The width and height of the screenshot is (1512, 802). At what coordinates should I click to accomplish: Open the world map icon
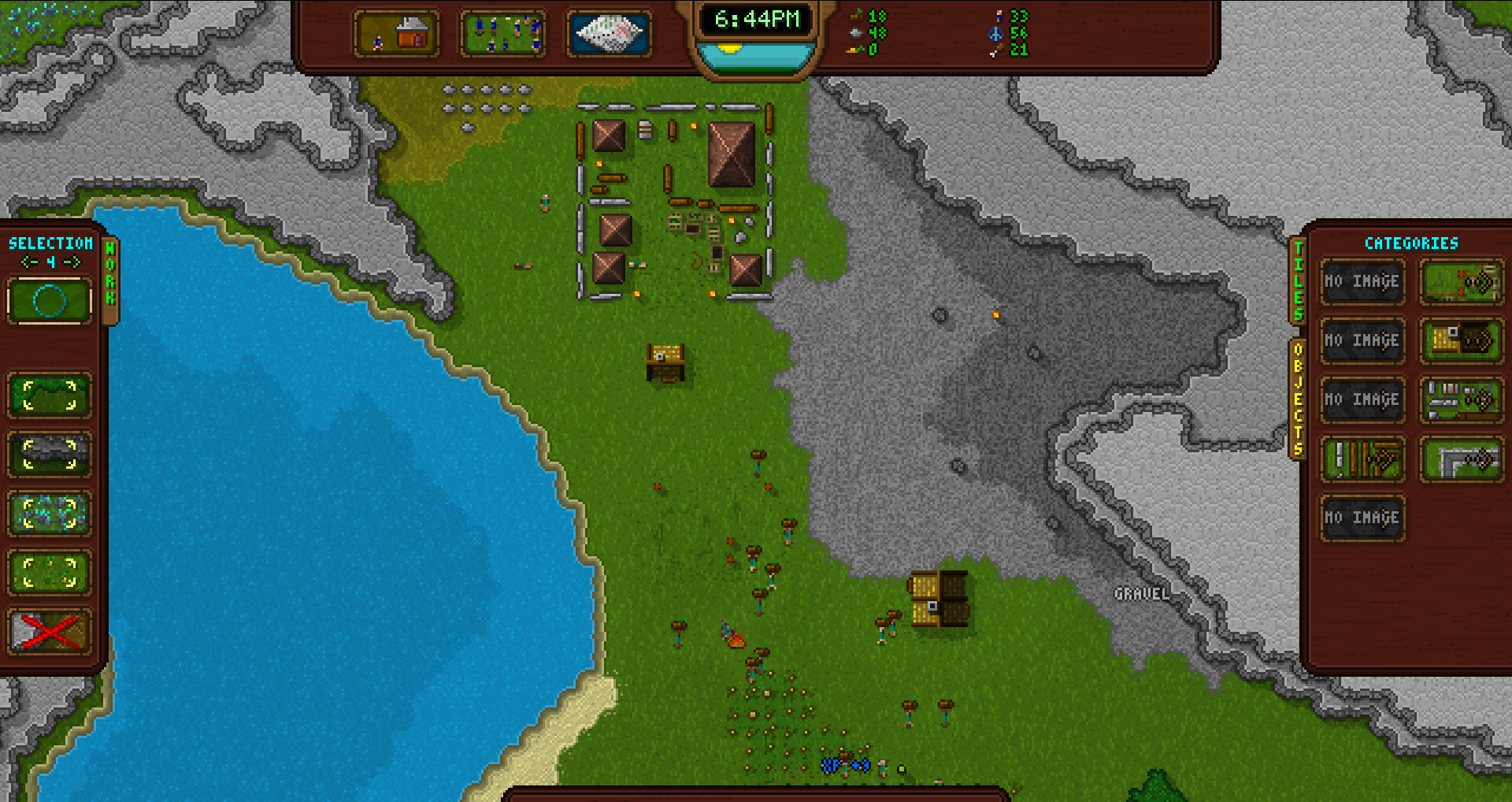606,35
